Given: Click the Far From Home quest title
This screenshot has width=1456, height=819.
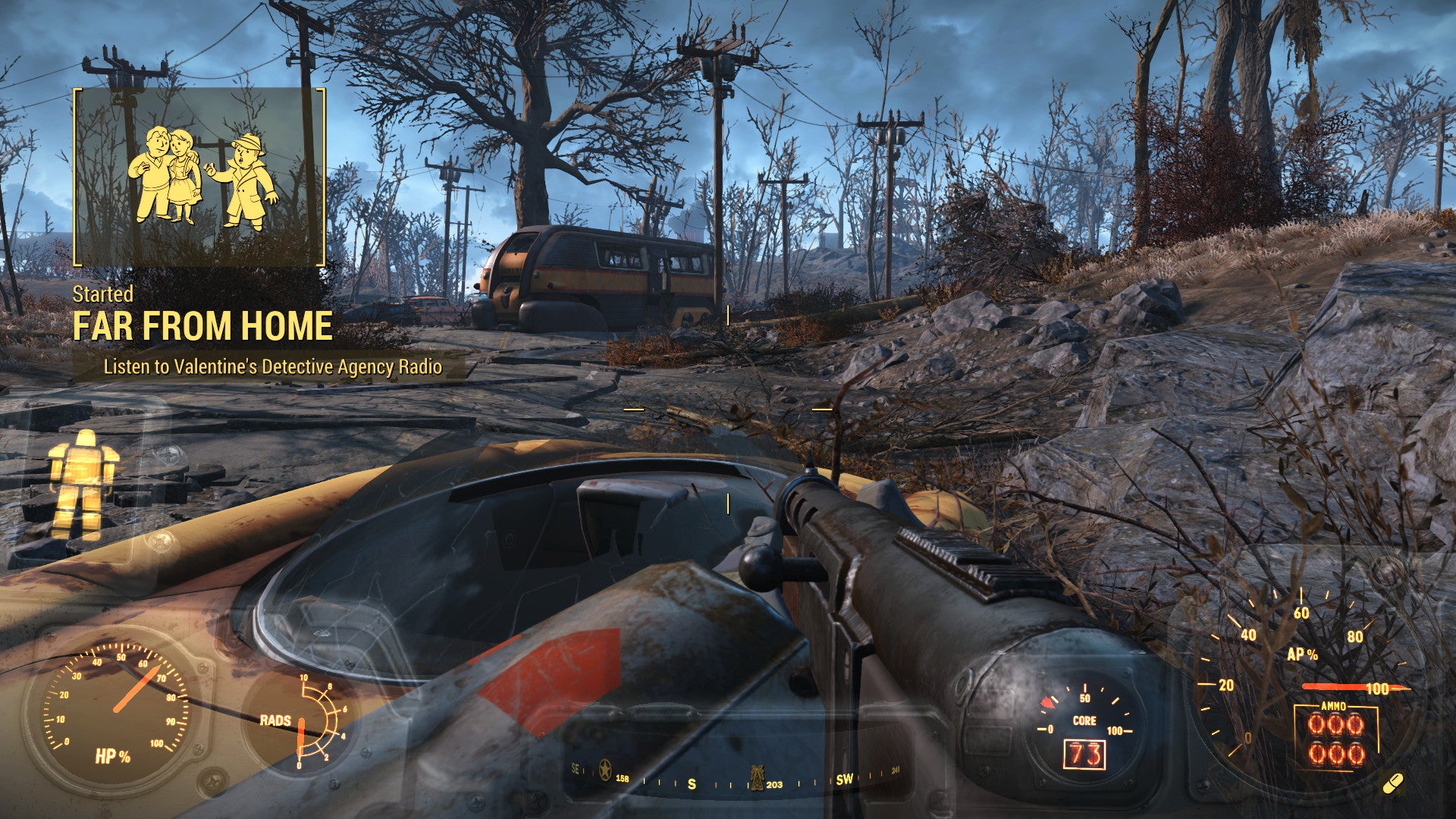Looking at the screenshot, I should 202,327.
